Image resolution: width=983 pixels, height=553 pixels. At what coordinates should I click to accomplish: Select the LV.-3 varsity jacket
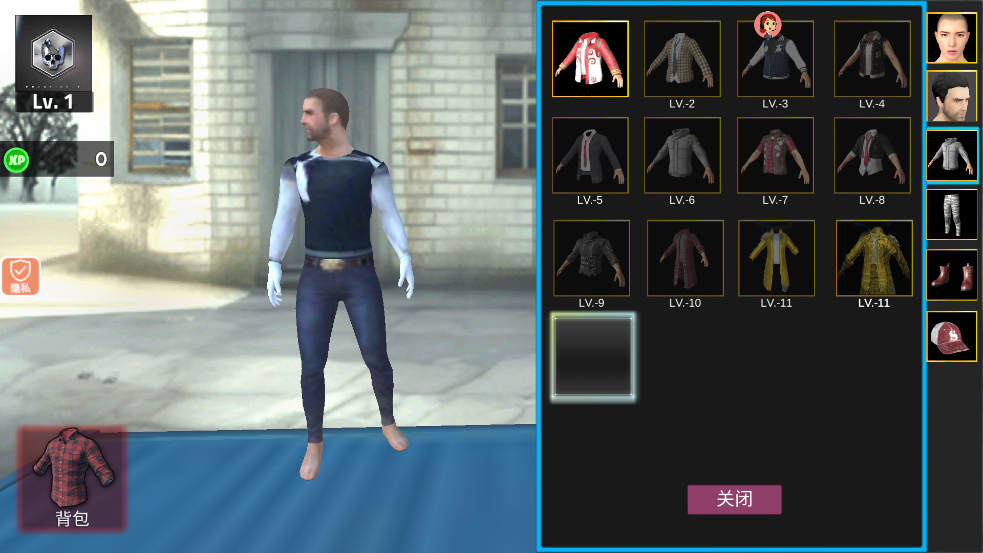775,59
